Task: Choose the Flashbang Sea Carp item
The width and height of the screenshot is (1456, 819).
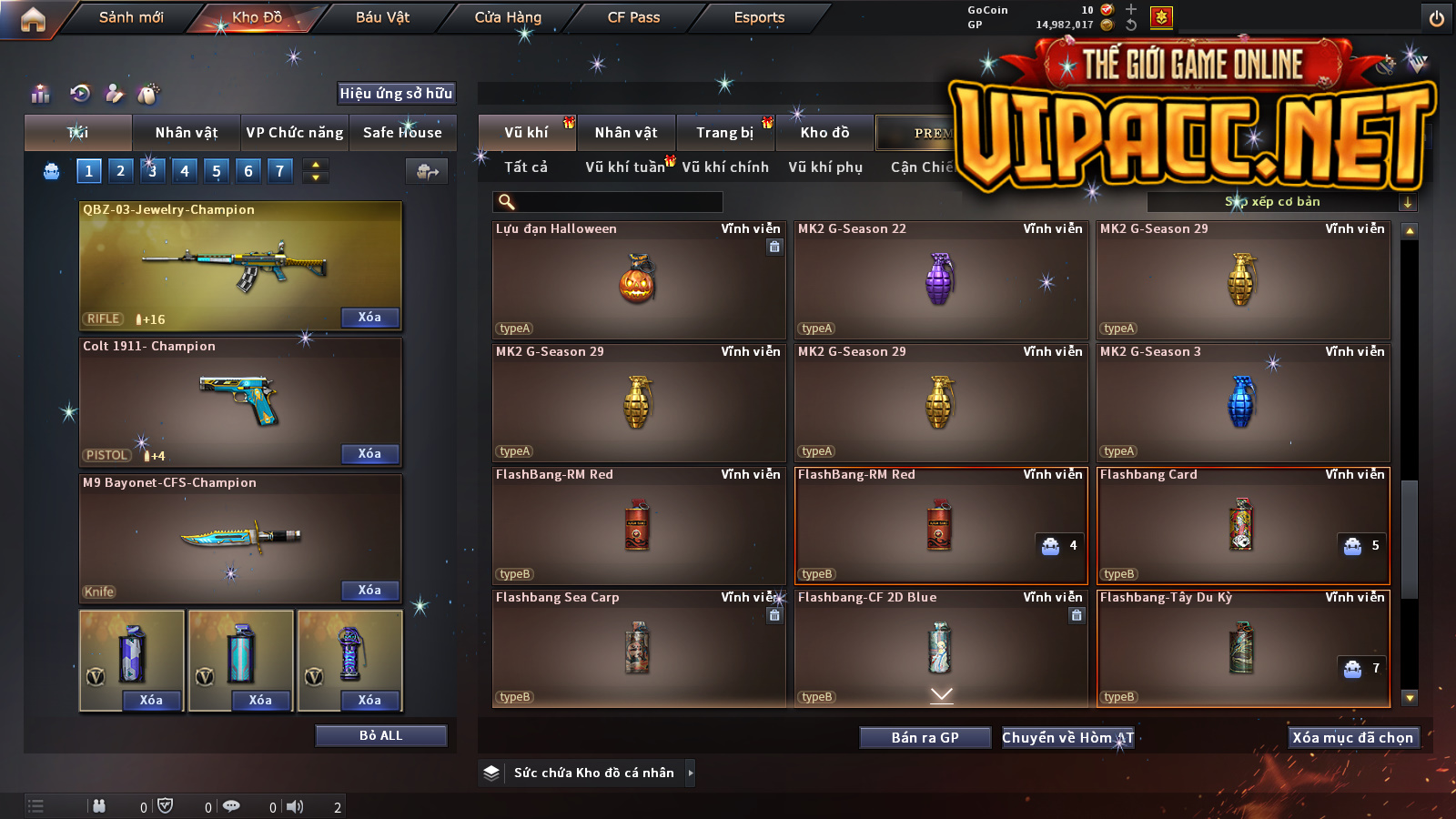Action: coord(638,649)
